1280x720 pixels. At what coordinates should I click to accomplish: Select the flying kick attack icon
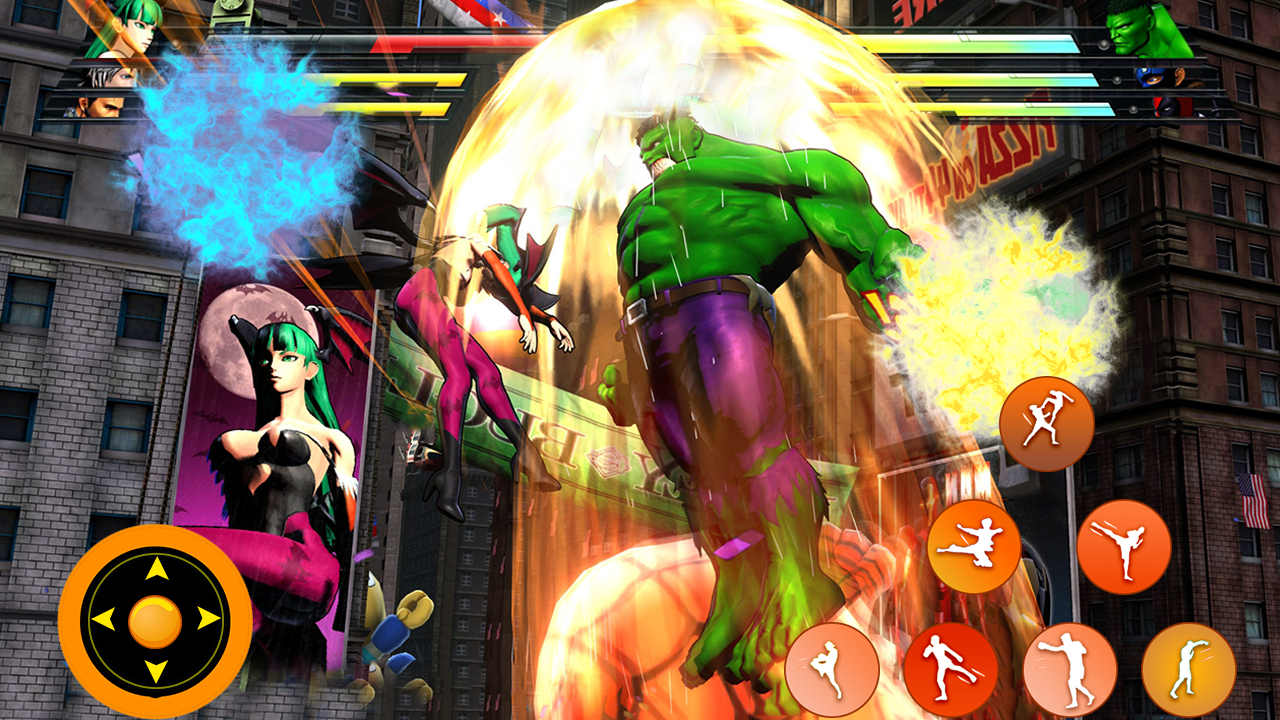click(974, 545)
